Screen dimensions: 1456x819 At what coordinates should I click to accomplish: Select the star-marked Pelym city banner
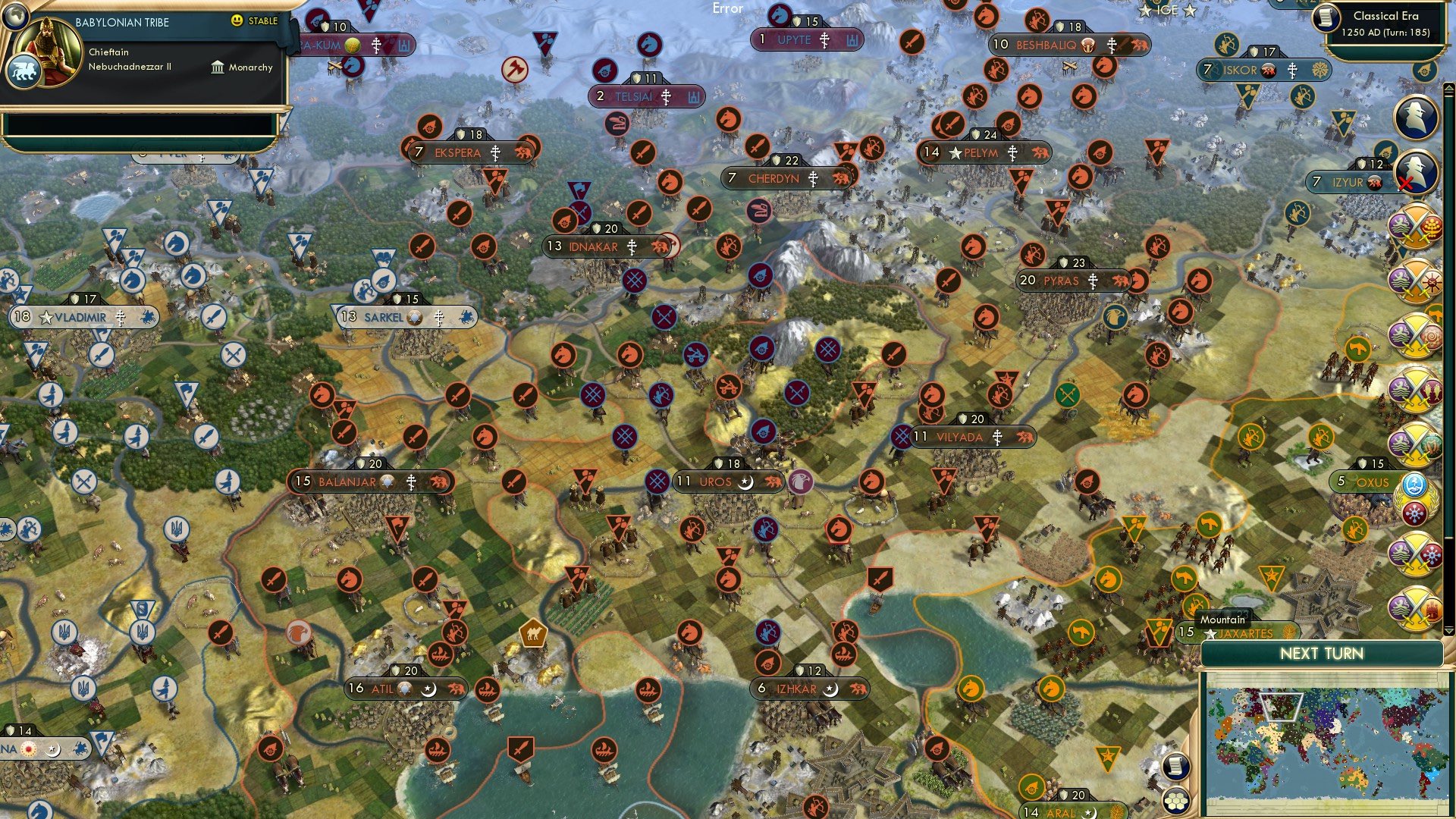pyautogui.click(x=984, y=152)
